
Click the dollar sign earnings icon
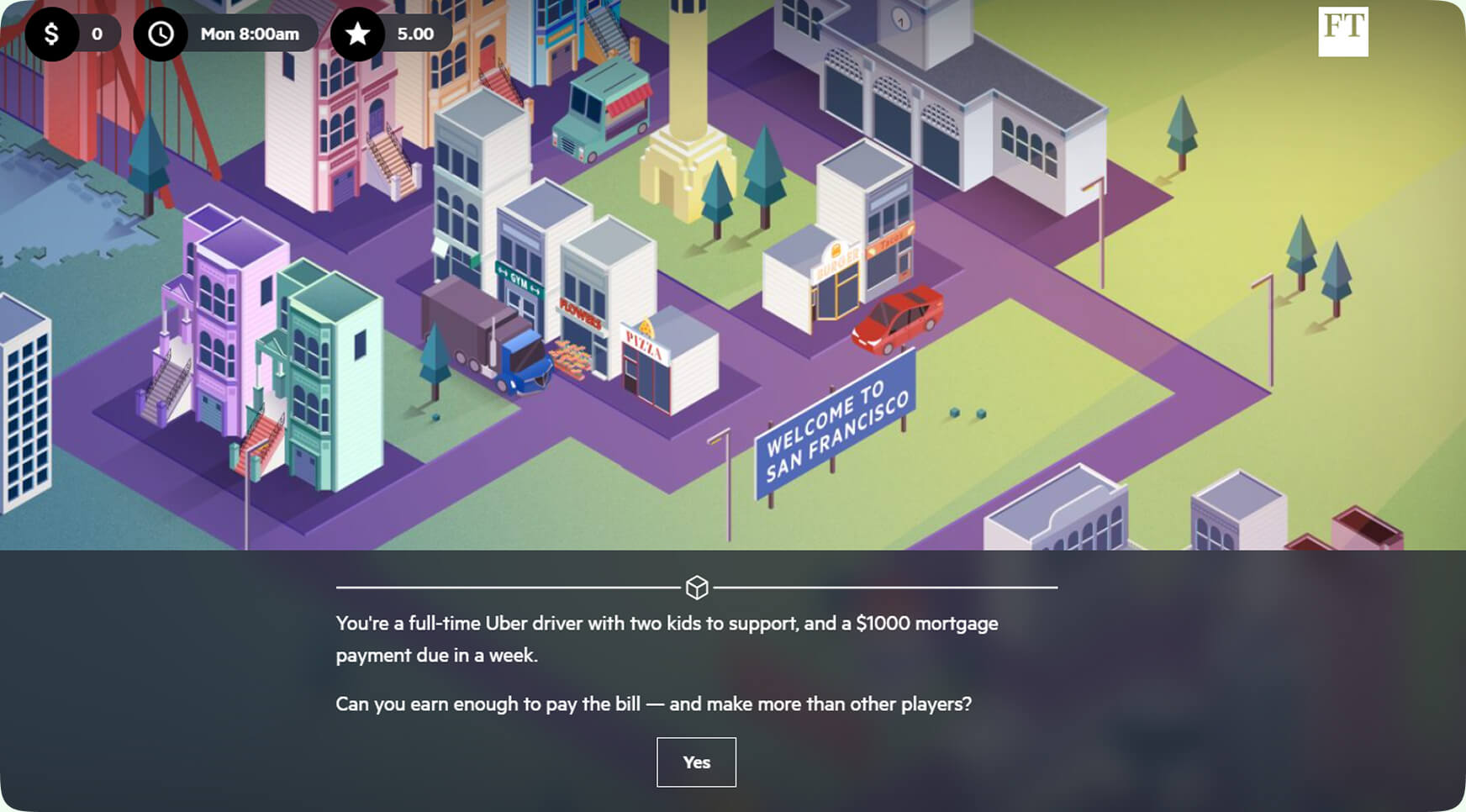point(52,34)
